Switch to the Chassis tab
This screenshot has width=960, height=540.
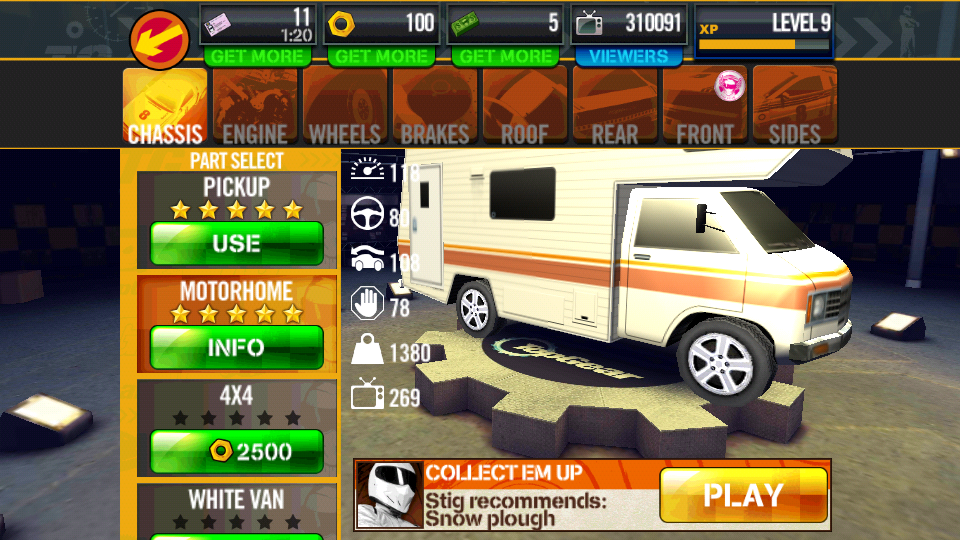pyautogui.click(x=165, y=106)
